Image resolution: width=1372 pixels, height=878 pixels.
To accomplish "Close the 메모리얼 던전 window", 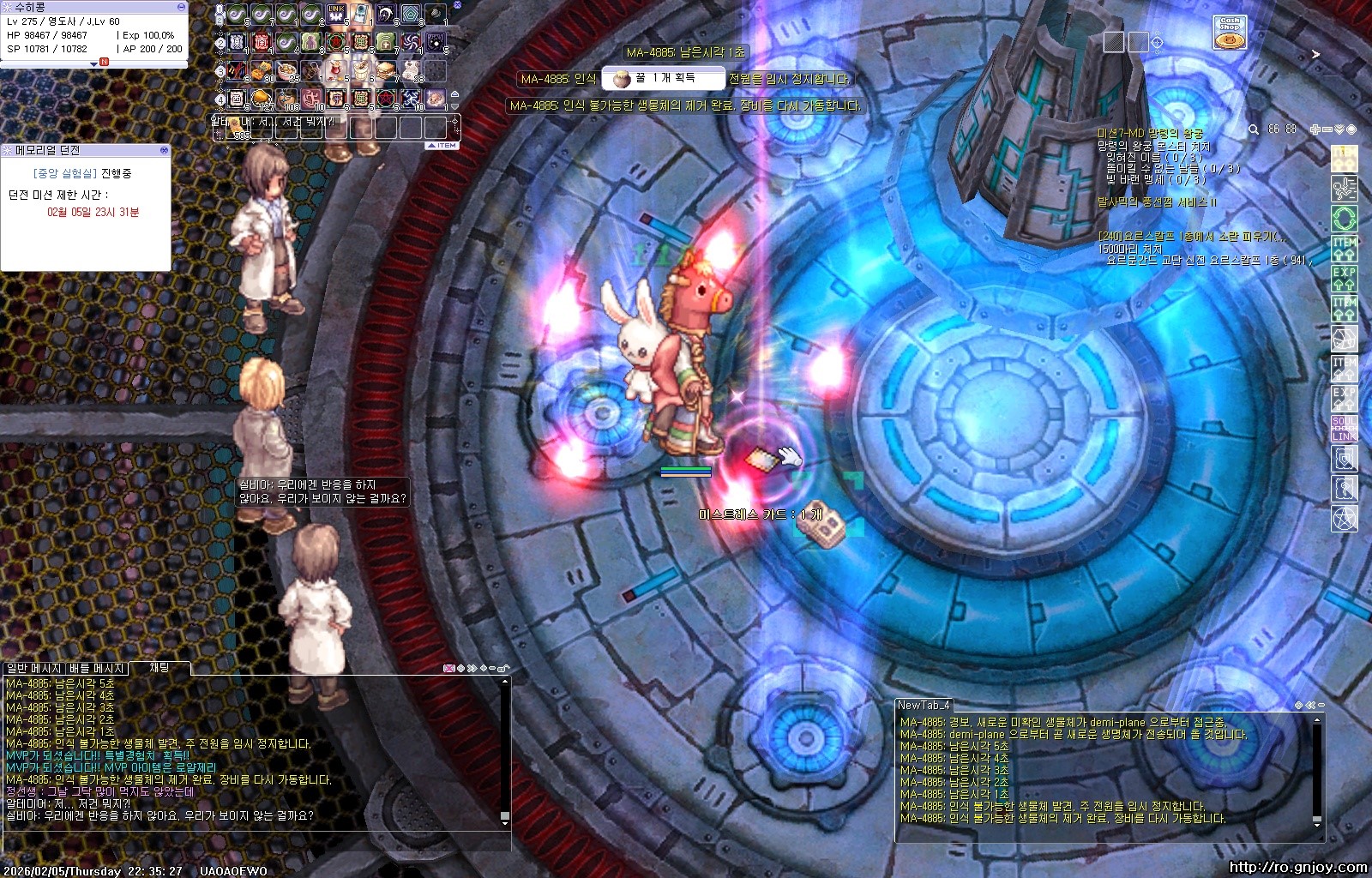I will (164, 150).
